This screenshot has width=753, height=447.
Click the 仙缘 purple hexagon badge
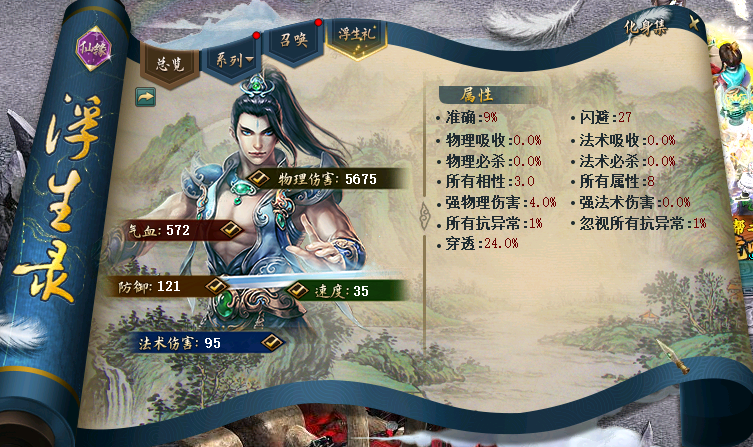(92, 45)
